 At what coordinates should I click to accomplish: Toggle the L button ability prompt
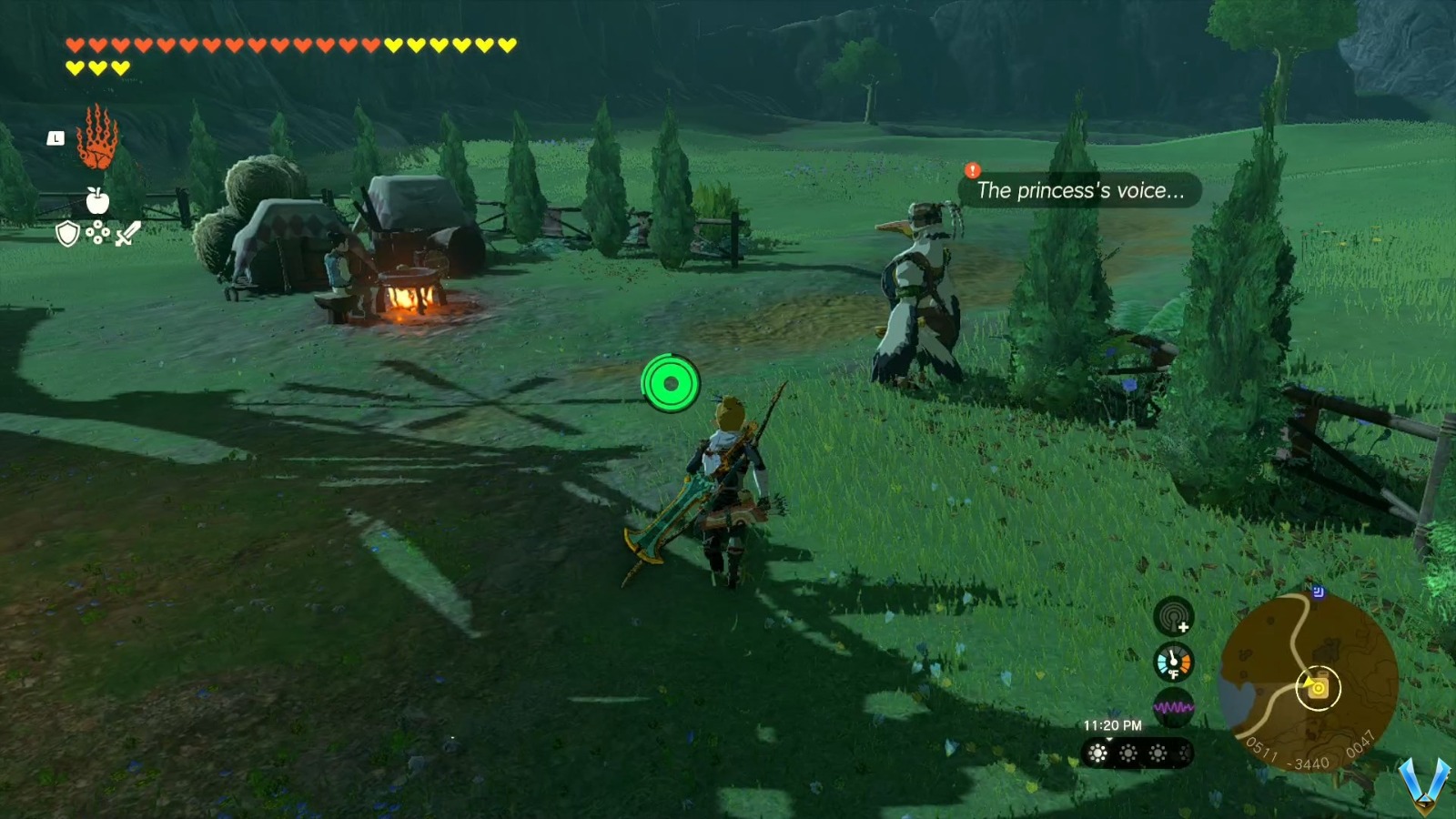click(x=55, y=138)
